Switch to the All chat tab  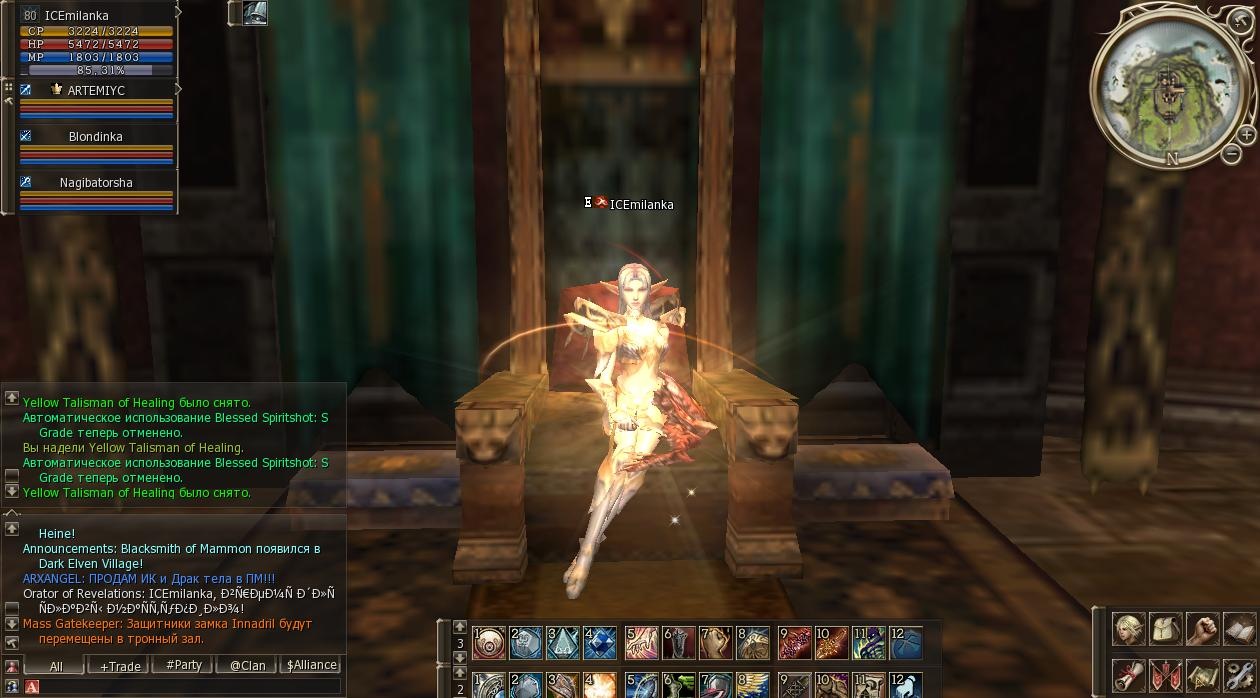pyautogui.click(x=55, y=665)
